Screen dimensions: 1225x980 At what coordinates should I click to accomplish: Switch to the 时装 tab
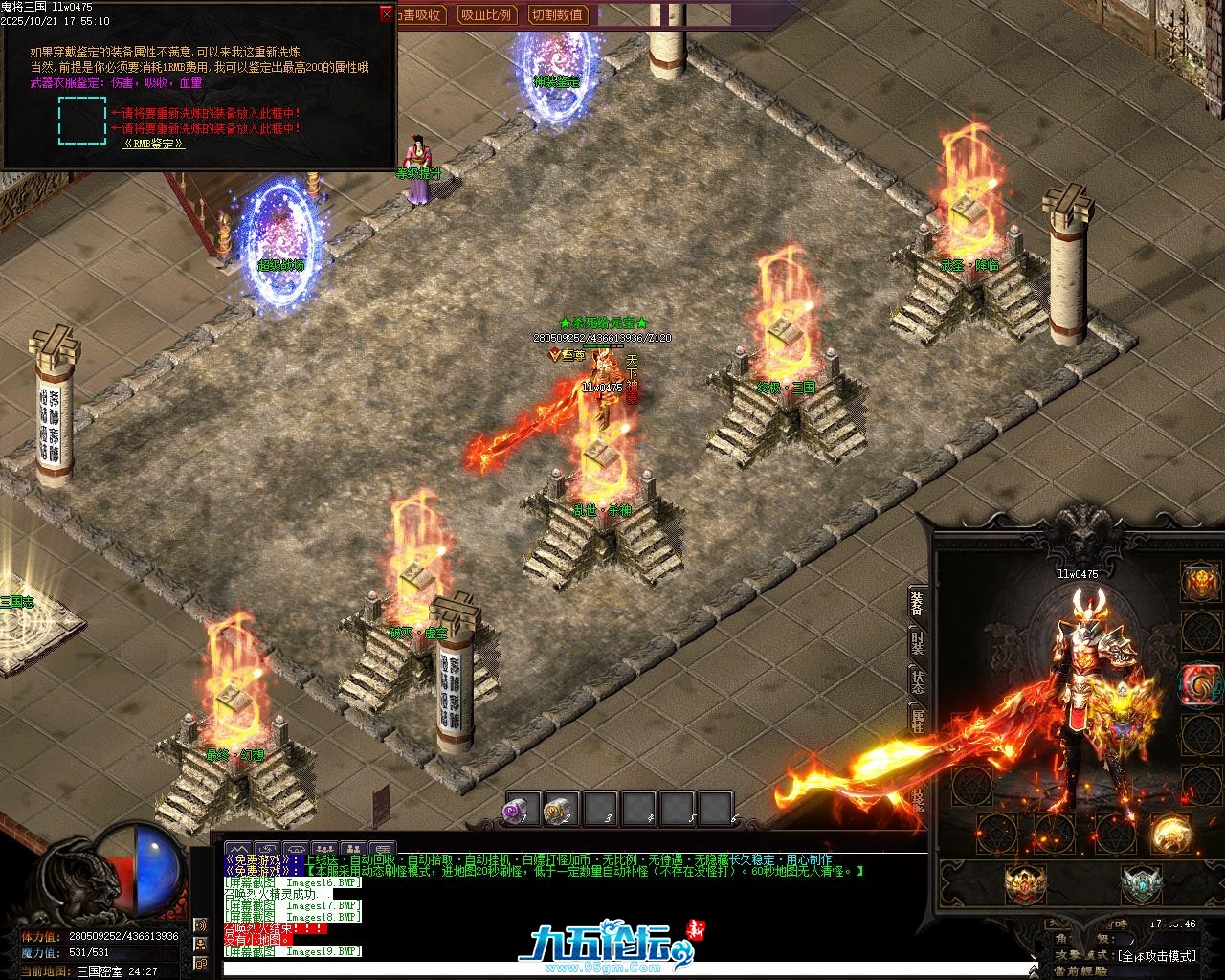click(x=917, y=643)
